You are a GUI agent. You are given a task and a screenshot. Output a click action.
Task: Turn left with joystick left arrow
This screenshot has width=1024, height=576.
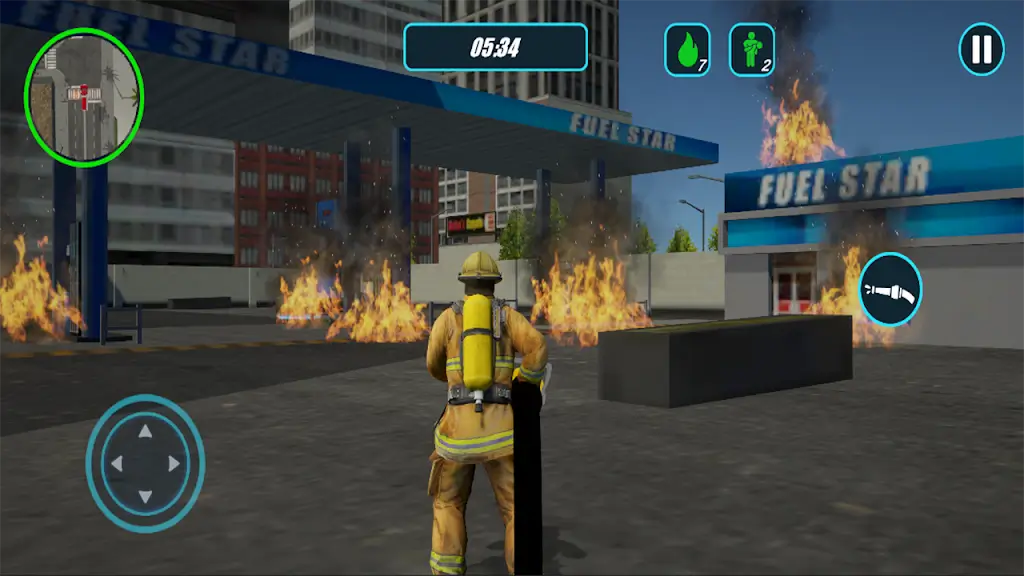[x=115, y=464]
